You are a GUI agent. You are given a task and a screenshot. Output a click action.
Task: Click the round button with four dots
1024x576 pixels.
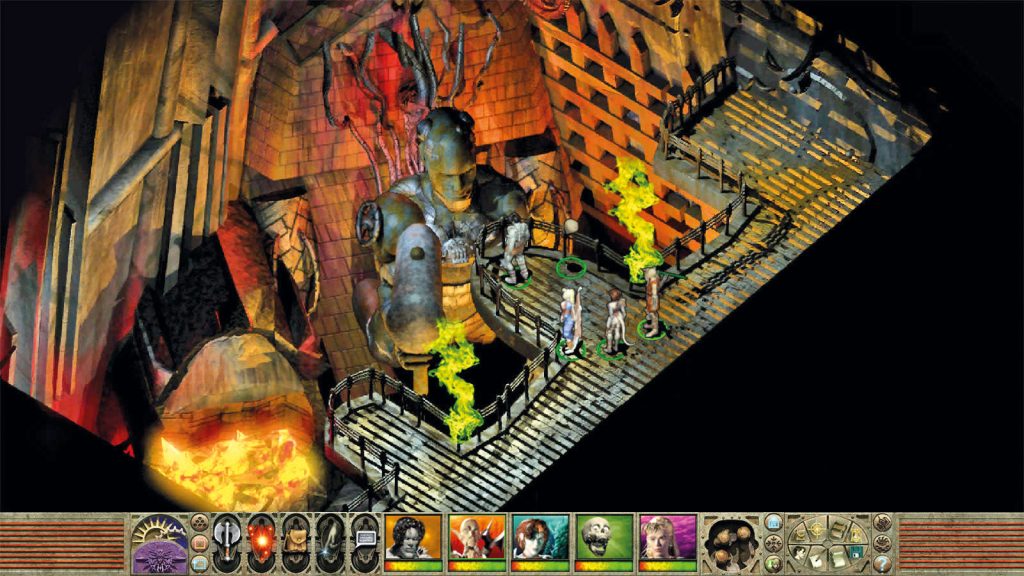[199, 521]
